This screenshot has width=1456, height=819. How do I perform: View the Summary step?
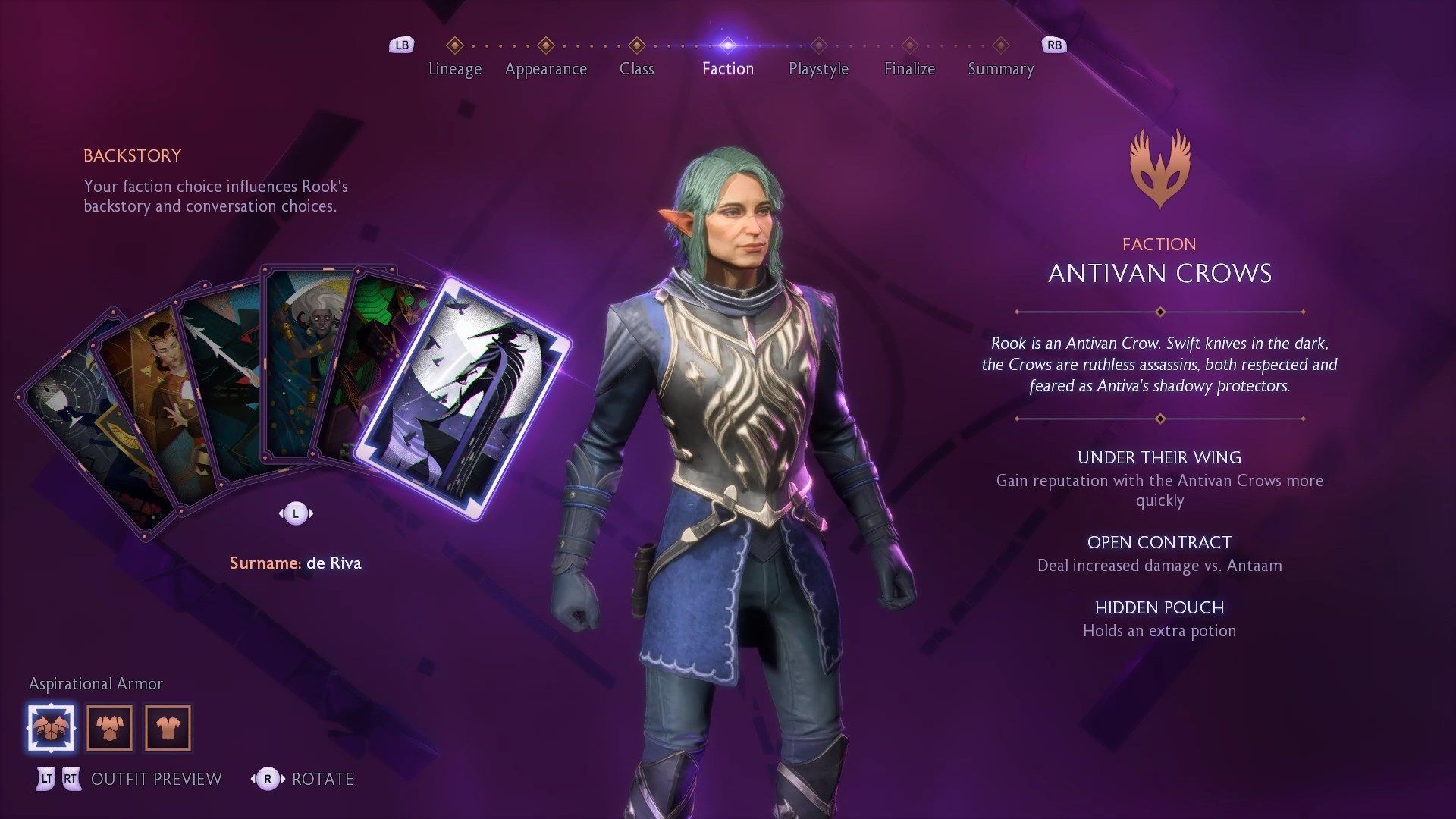point(1000,68)
